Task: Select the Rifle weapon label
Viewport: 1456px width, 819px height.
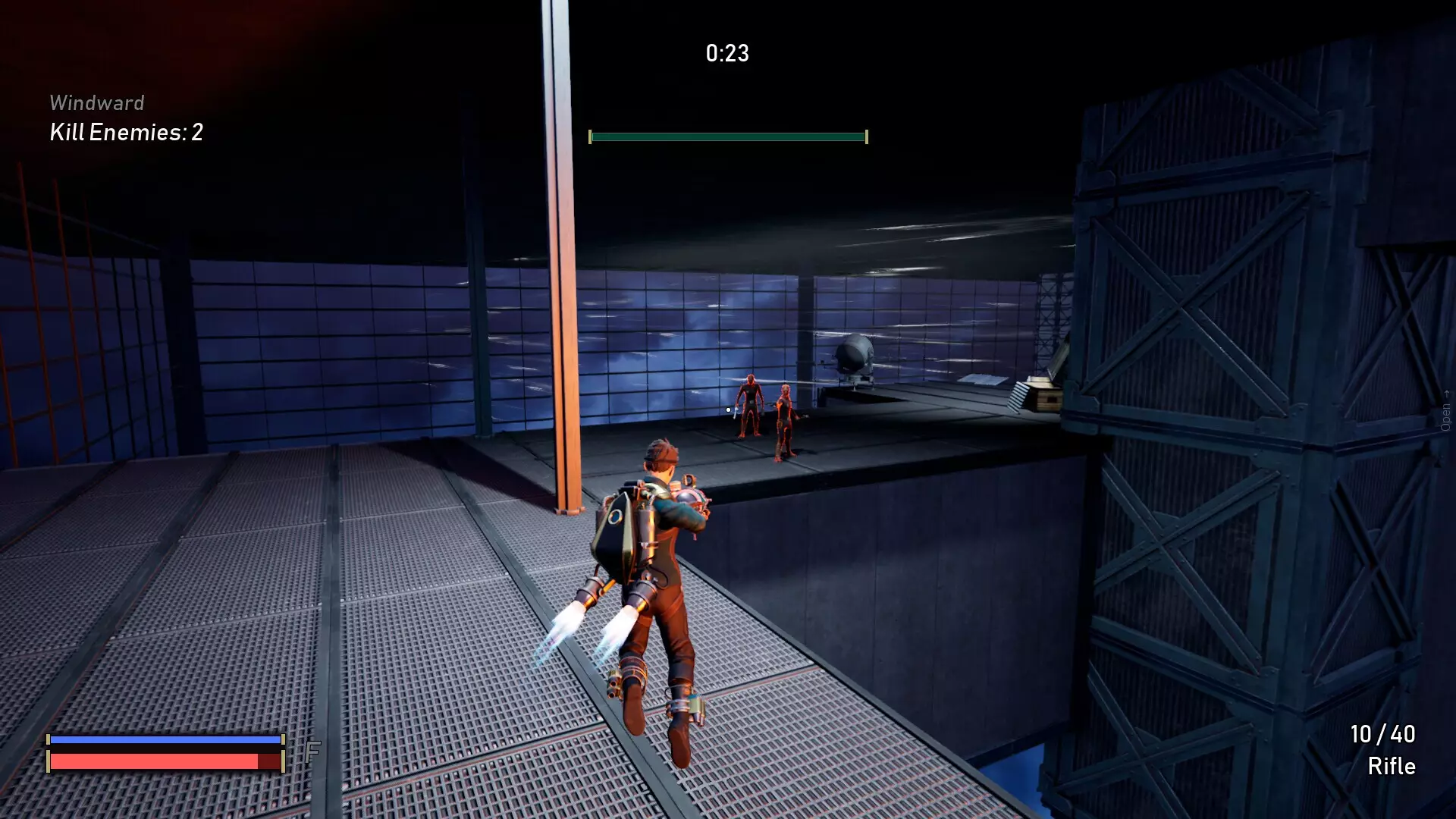Action: (1393, 766)
